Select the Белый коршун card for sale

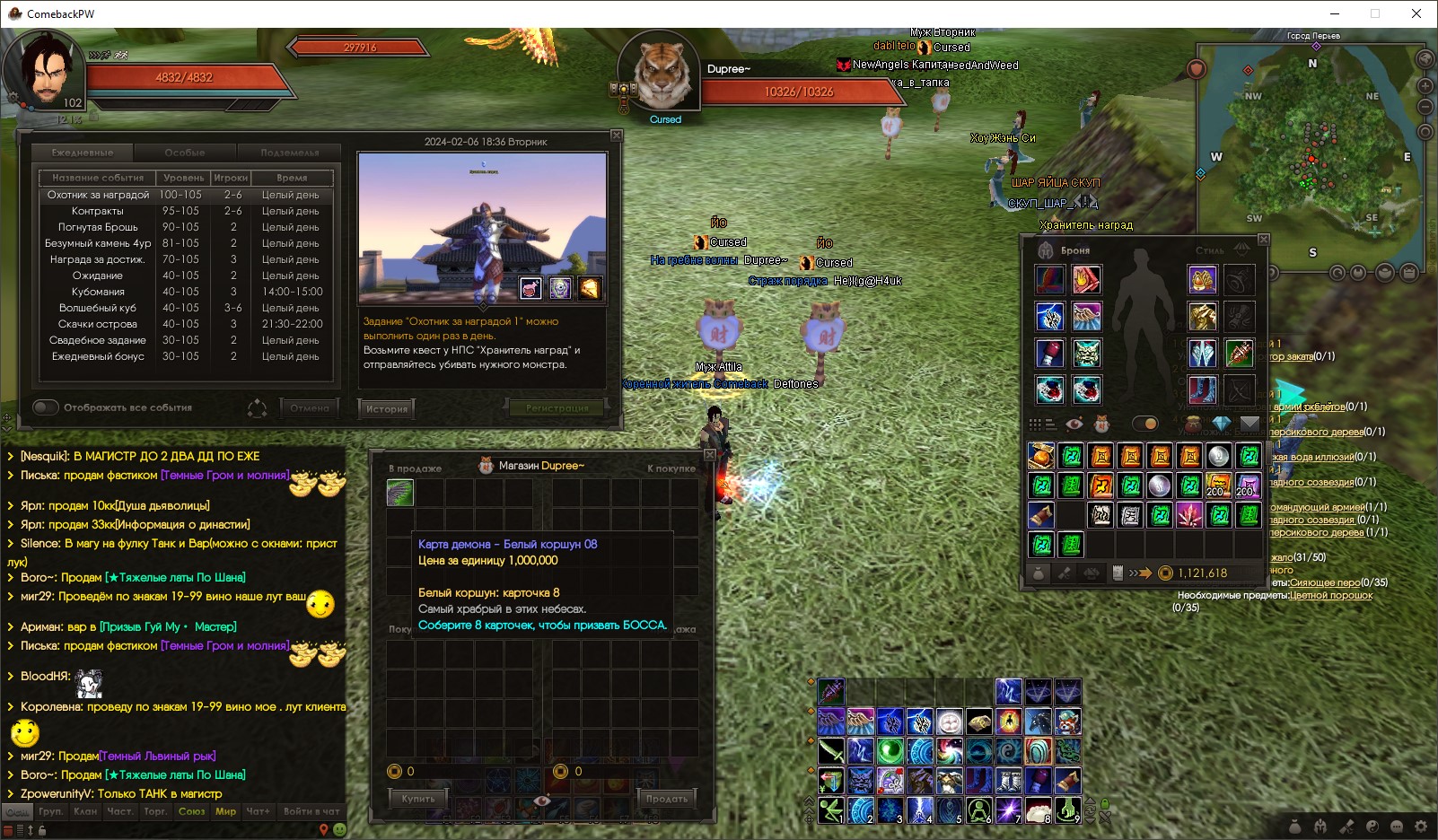pyautogui.click(x=400, y=493)
